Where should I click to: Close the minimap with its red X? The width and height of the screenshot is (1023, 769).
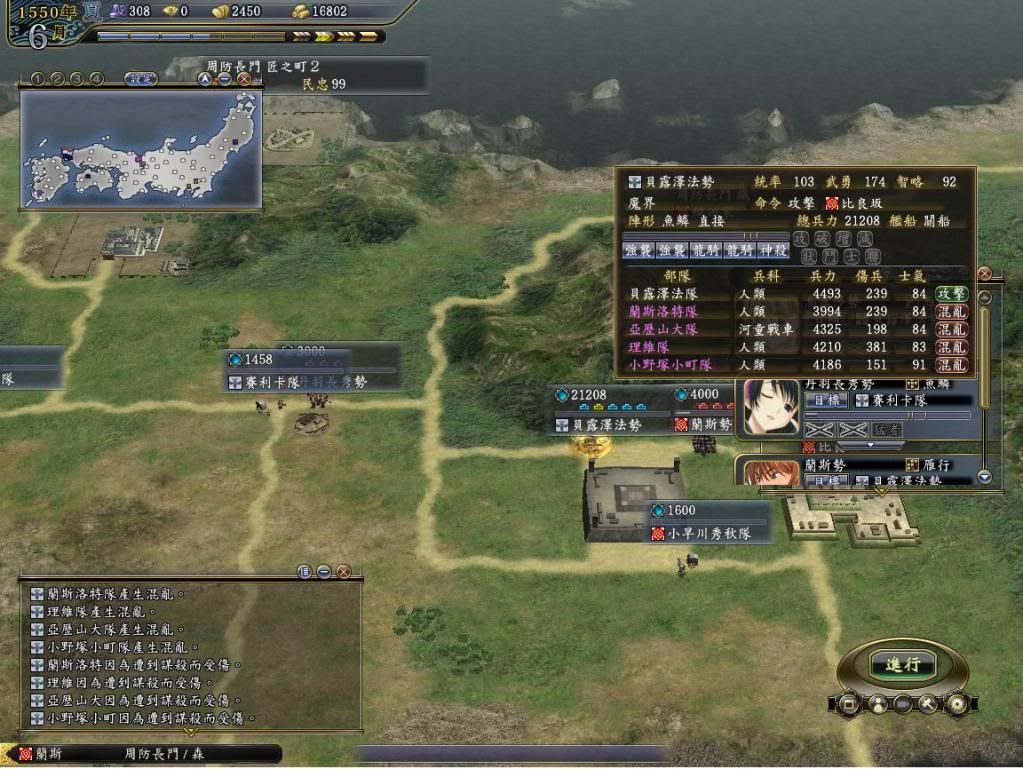244,78
